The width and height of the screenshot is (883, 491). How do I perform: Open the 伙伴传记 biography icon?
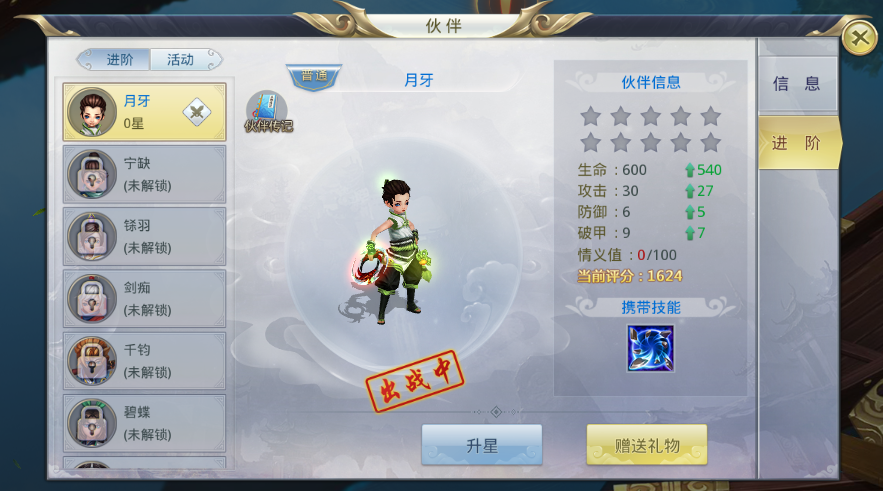267,112
